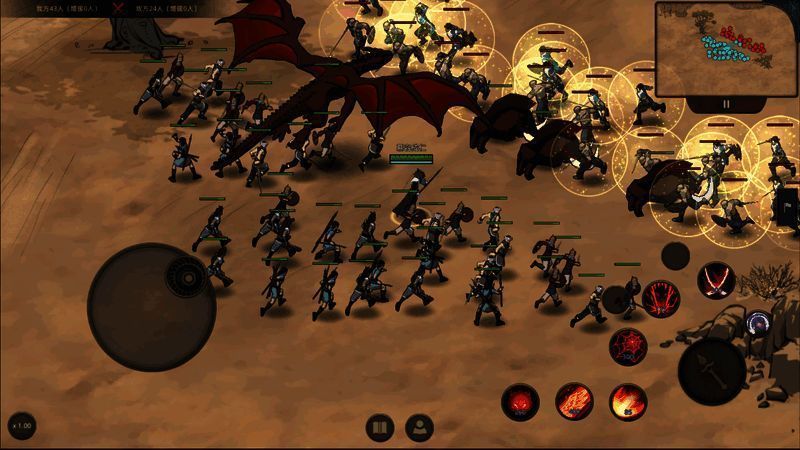Cast the red spider web skill
The image size is (800, 450).
pyautogui.click(x=628, y=345)
